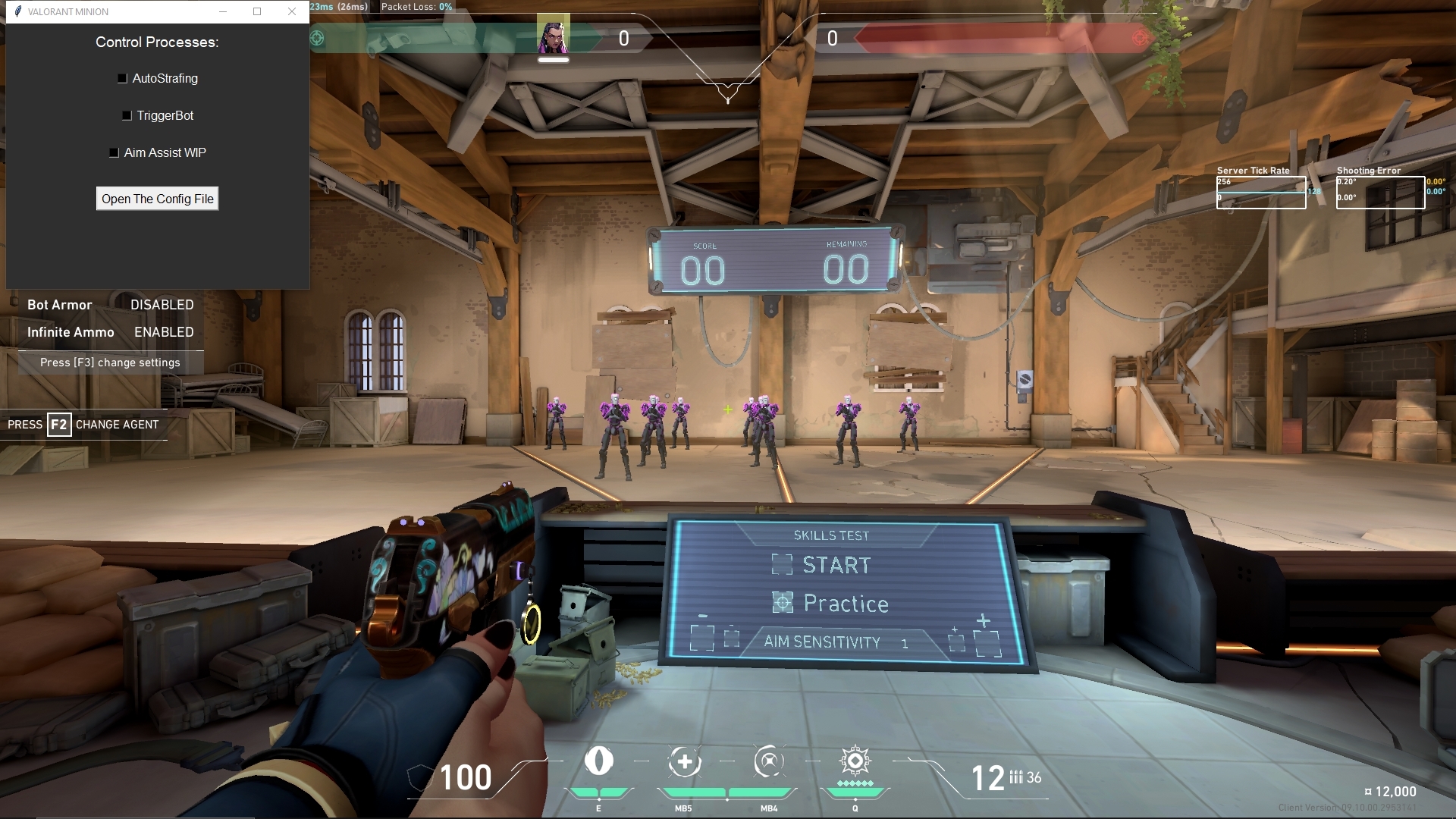Maximize the Valorant Minion window
1456x819 pixels.
257,11
